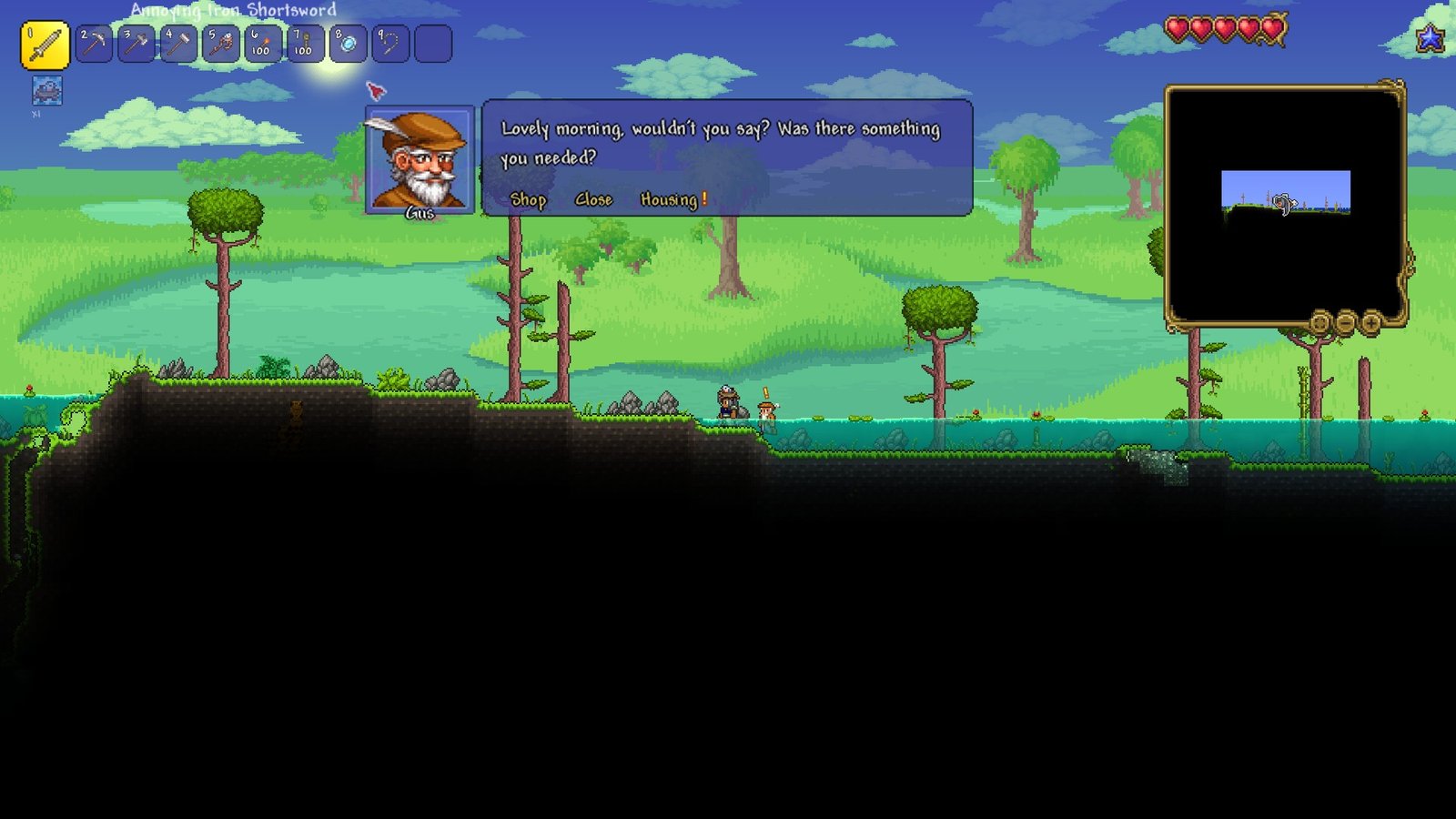
Task: Open Gus's Shop
Action: tap(529, 199)
